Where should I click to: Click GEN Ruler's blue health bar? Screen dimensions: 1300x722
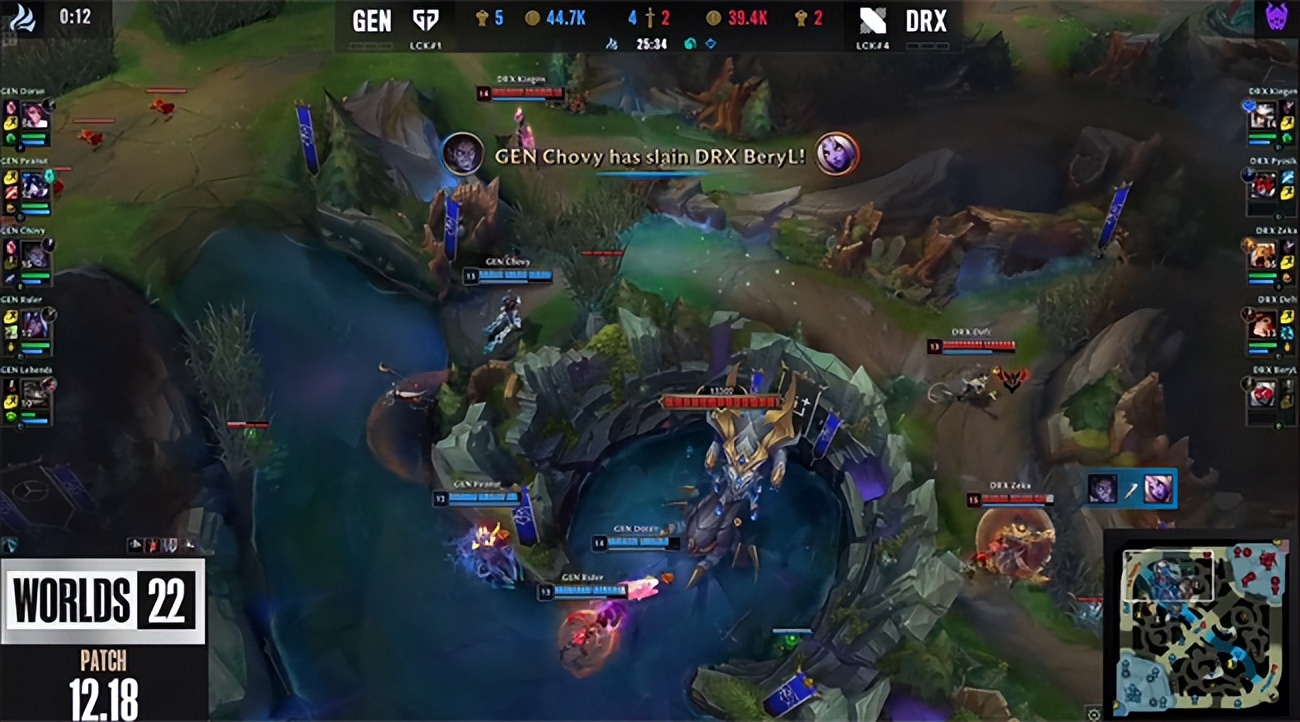click(x=592, y=589)
